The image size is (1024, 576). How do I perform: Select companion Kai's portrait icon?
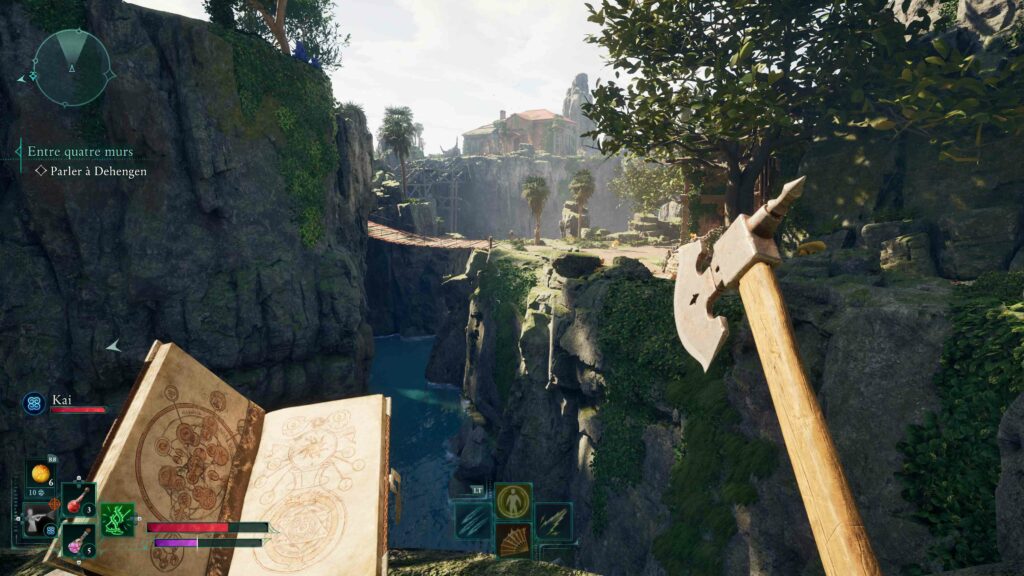click(x=34, y=403)
